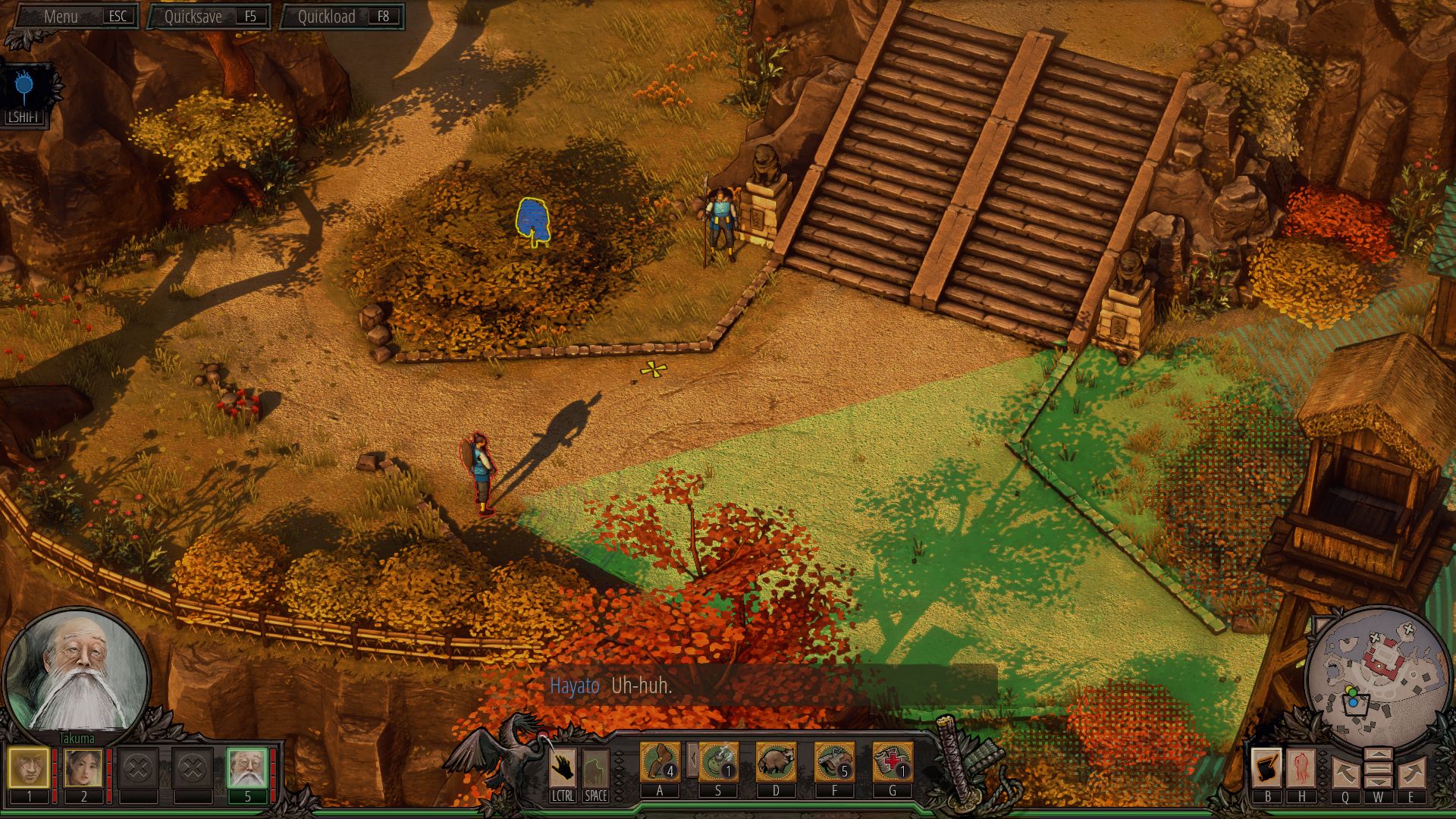Image resolution: width=1456 pixels, height=819 pixels.
Task: Choose the tanuki animal ability
Action: (776, 761)
